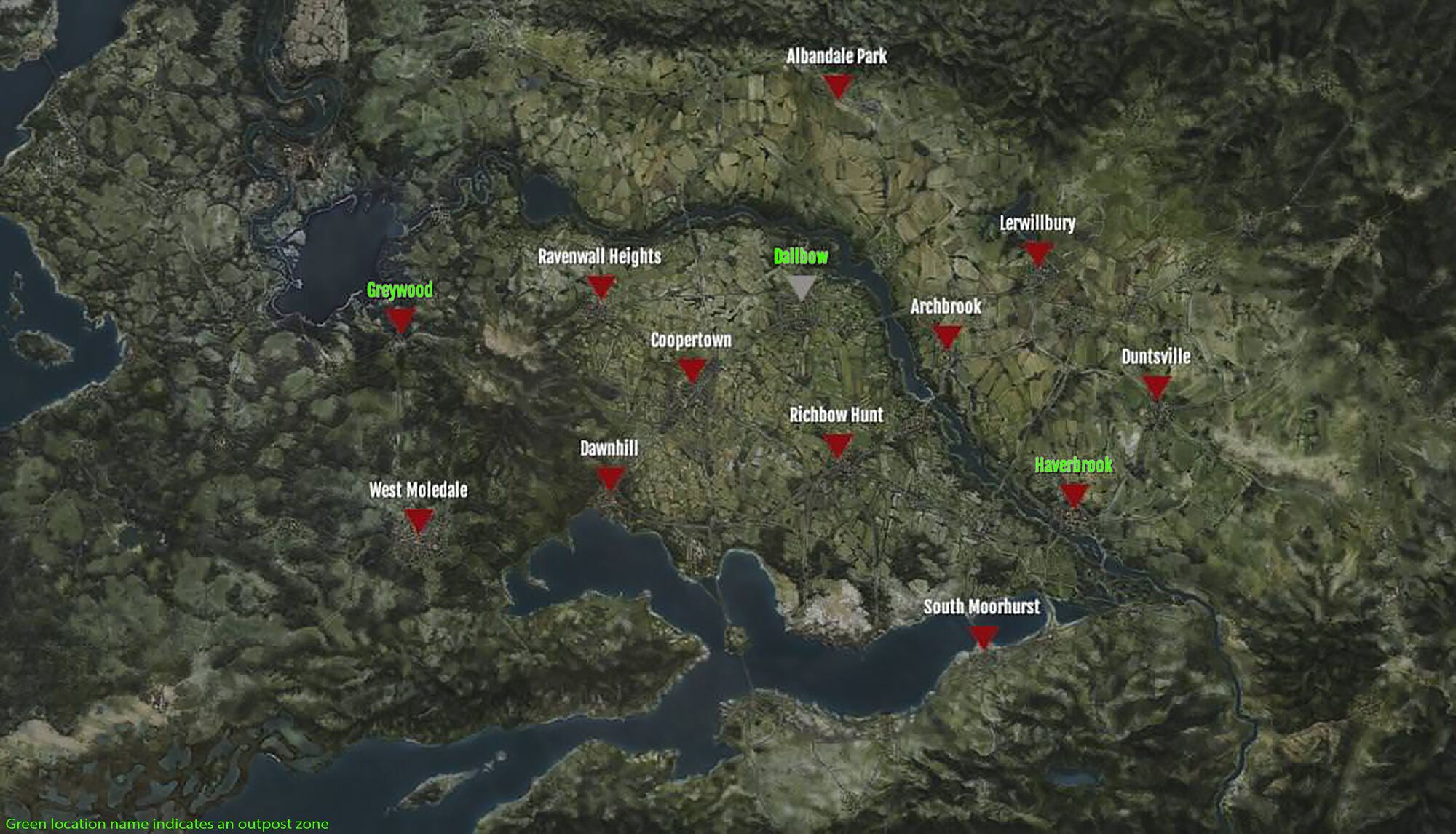Screen dimensions: 1456x834
Task: Select the Albandale Park map marker
Action: pos(837,84)
